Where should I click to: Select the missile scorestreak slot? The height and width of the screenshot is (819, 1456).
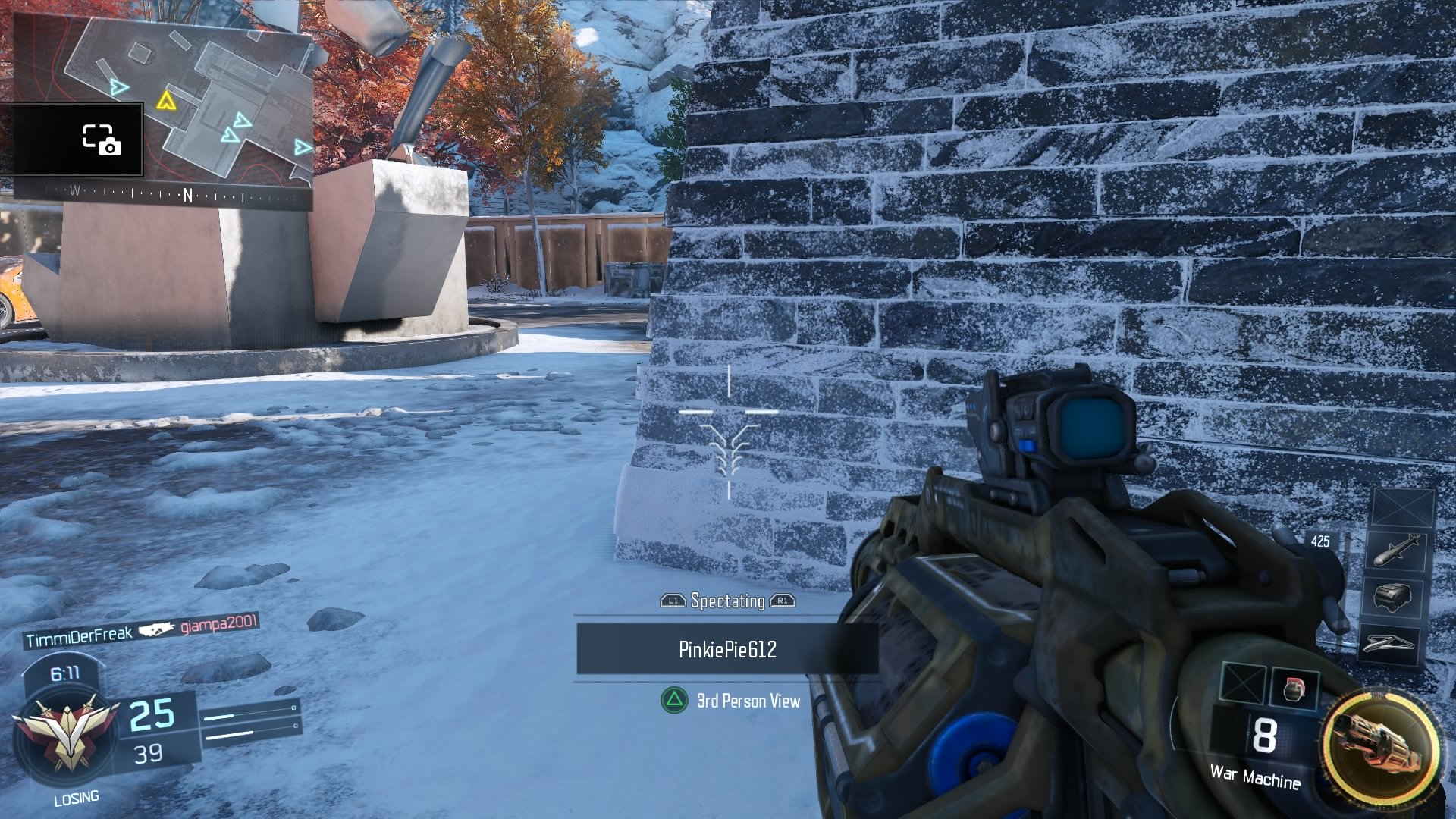pyautogui.click(x=1397, y=550)
